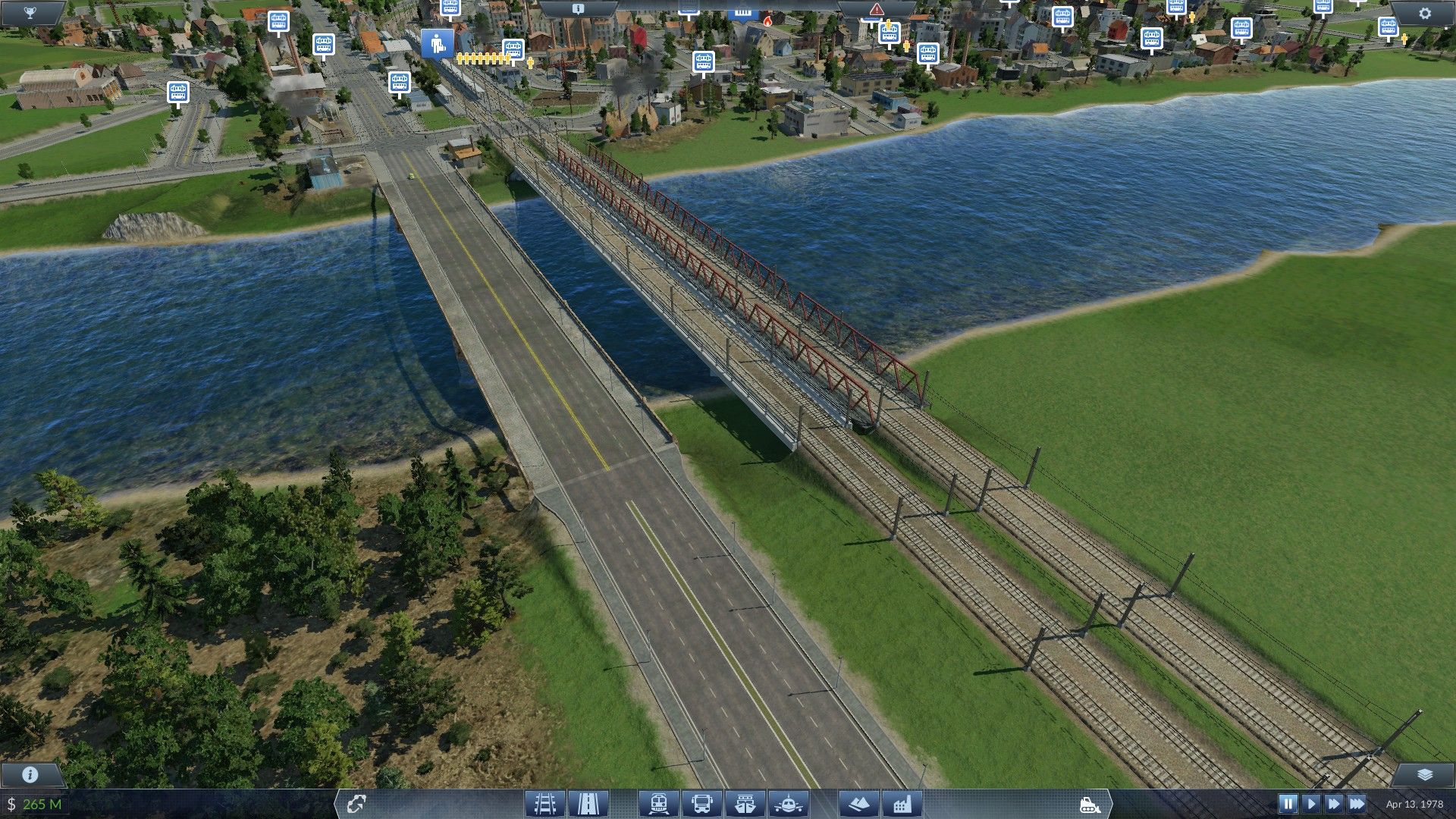Open the info panel bottom left
Image resolution: width=1456 pixels, height=819 pixels.
(29, 775)
